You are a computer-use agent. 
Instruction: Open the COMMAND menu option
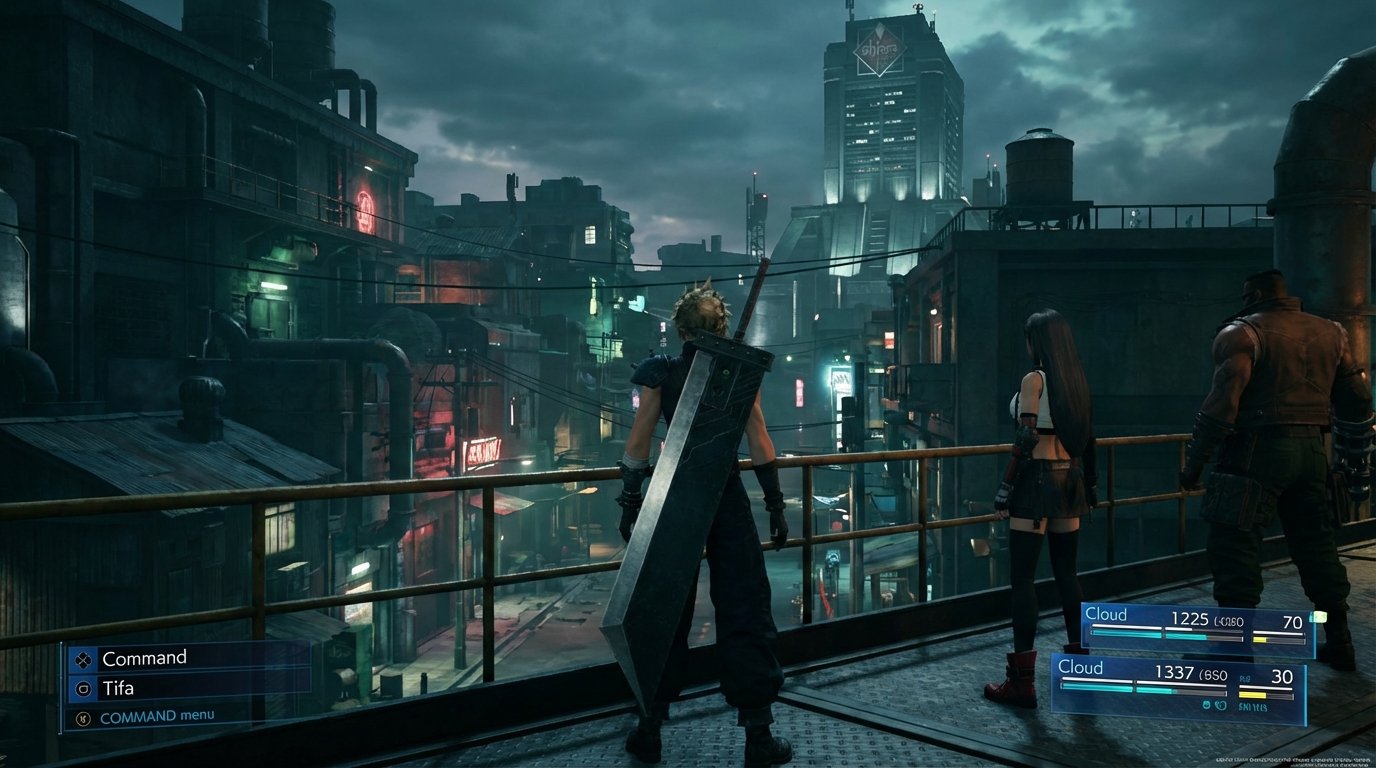point(157,715)
